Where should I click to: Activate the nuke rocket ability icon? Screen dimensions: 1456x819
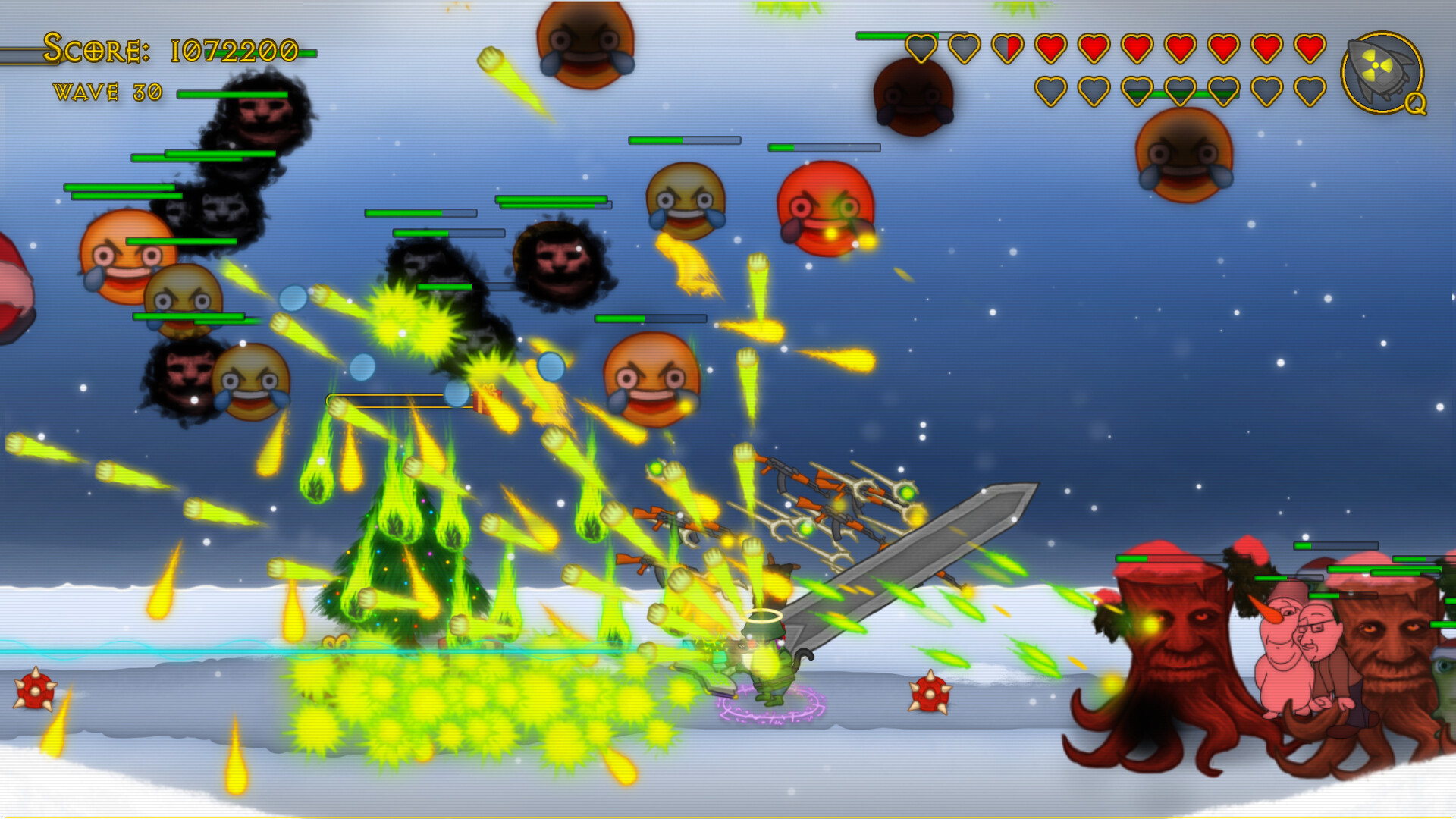[x=1382, y=73]
